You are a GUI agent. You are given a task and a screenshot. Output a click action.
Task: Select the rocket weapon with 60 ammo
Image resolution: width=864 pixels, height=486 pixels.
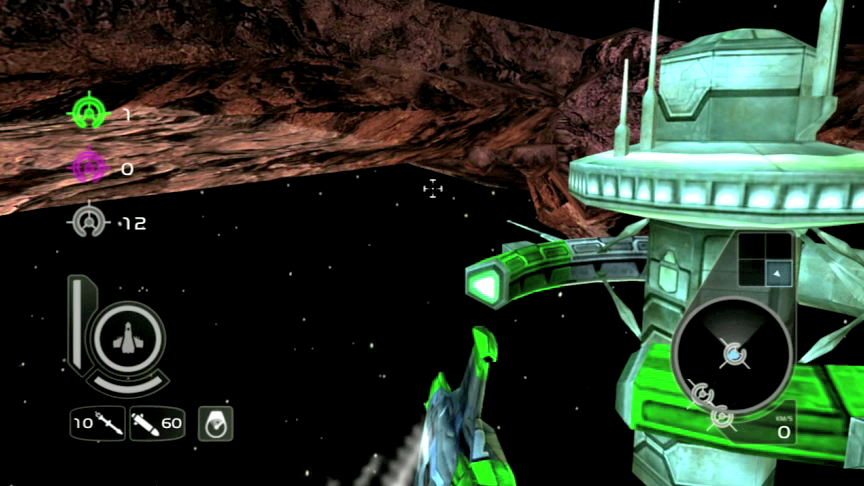(x=157, y=423)
